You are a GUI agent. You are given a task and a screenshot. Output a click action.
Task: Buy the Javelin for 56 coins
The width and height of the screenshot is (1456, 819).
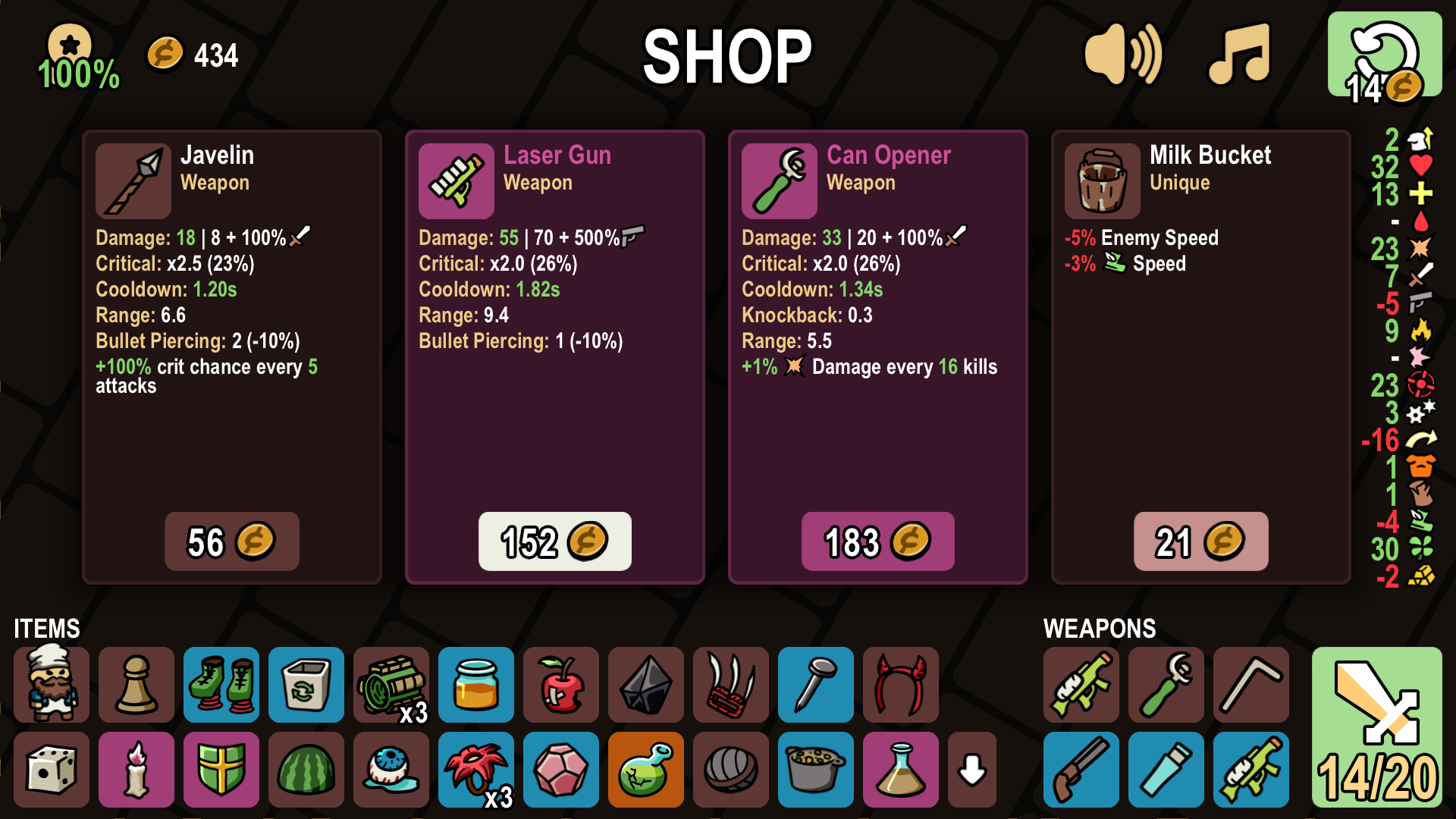coord(231,541)
